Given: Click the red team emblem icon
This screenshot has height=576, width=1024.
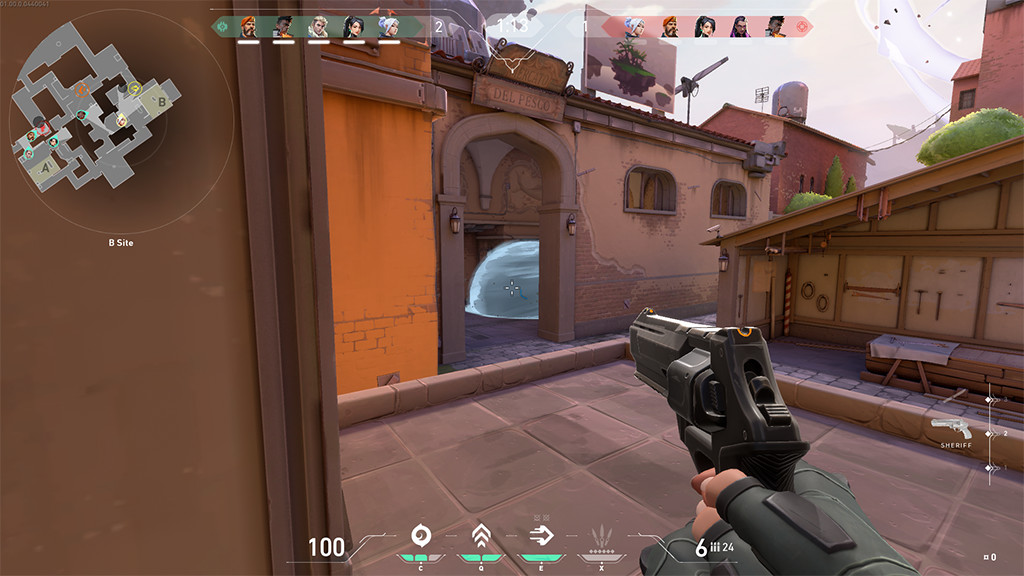Looking at the screenshot, I should [x=802, y=27].
